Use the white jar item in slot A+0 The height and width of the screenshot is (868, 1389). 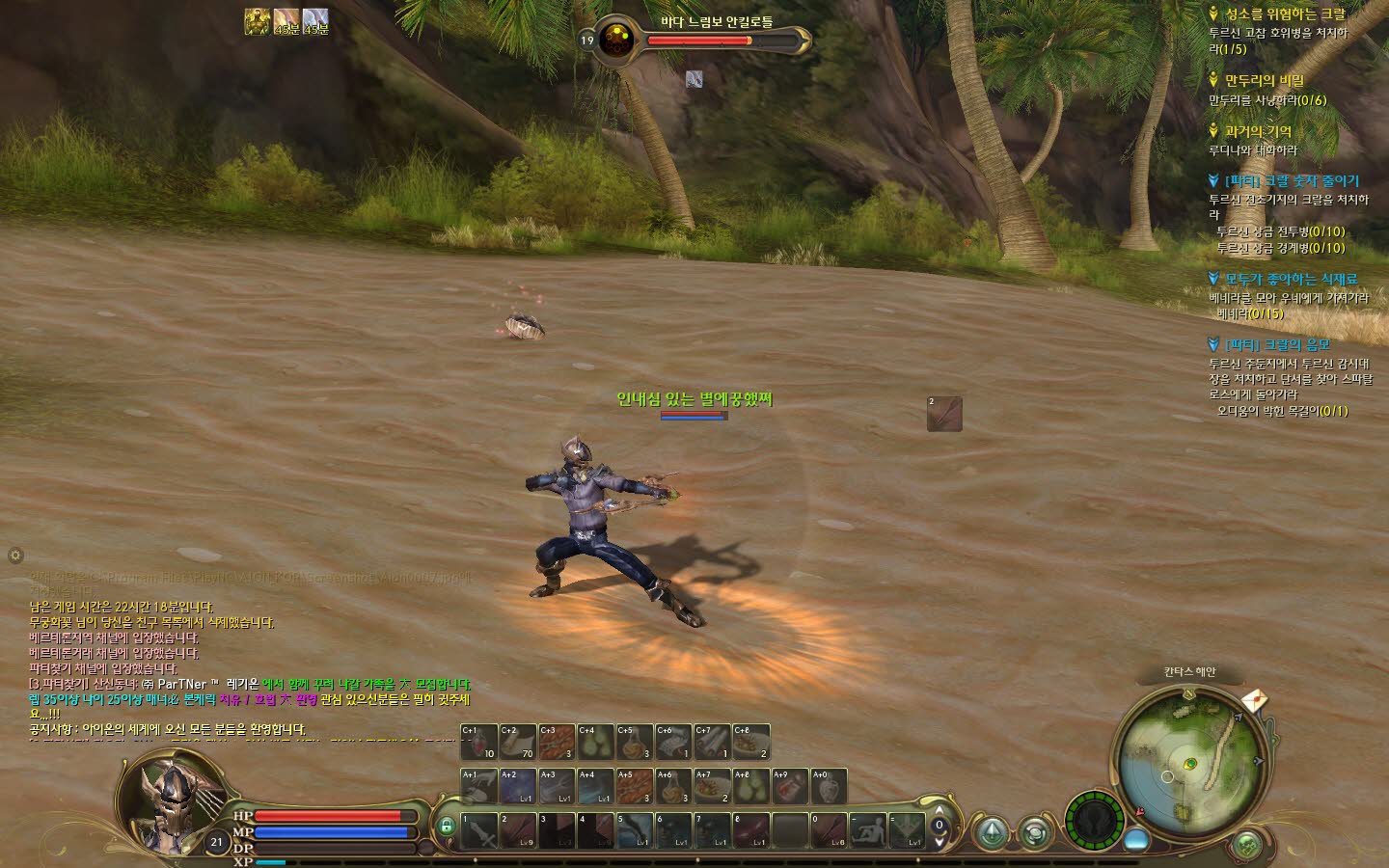830,786
